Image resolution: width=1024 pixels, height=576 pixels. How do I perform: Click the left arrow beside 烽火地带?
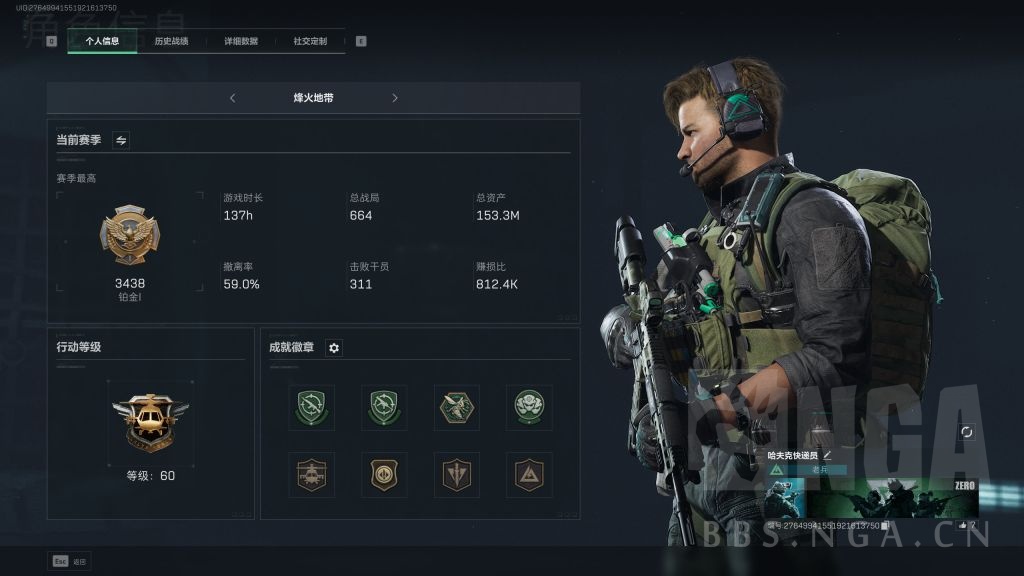[x=233, y=98]
